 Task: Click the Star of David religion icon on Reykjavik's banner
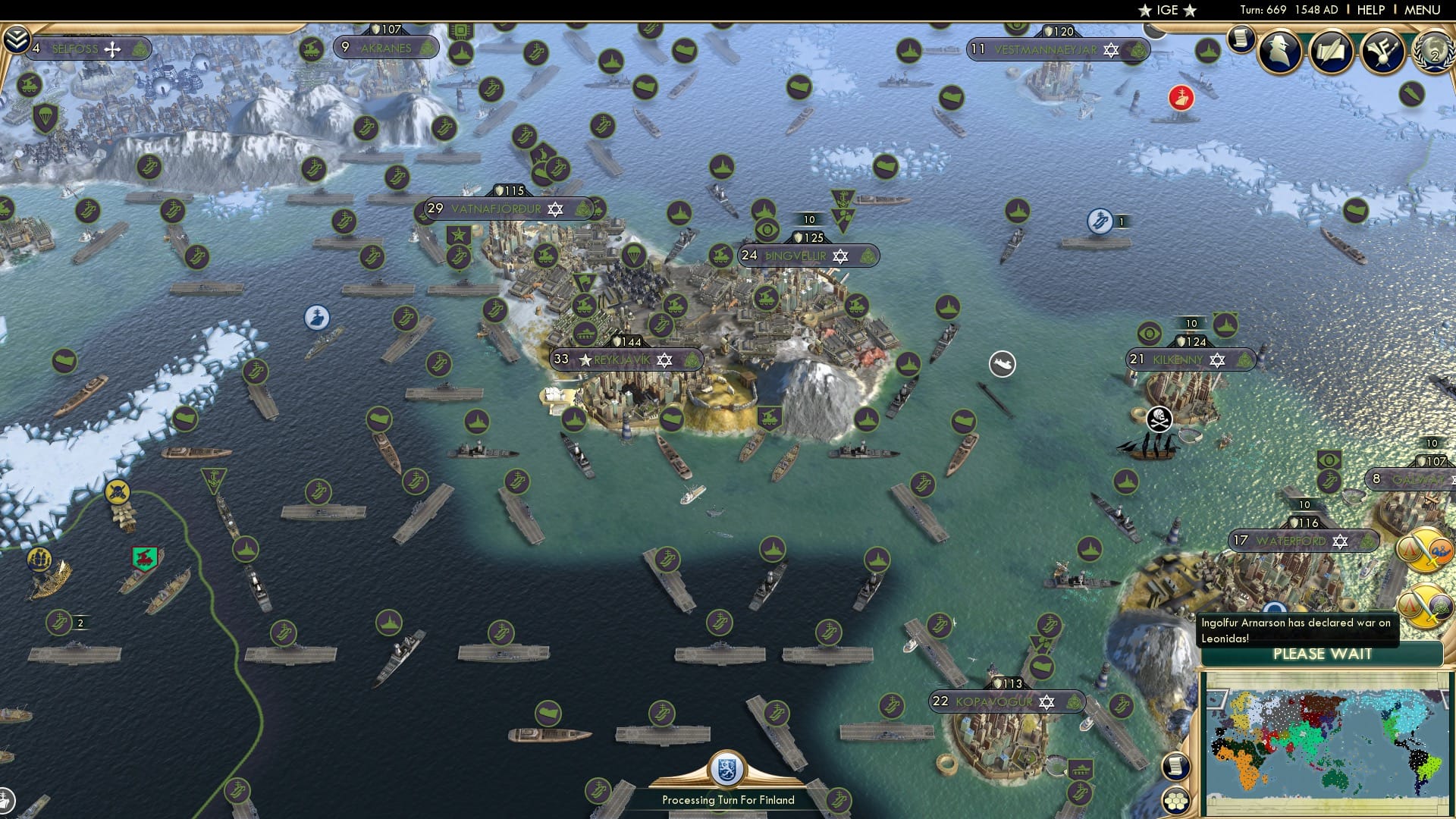coord(663,360)
